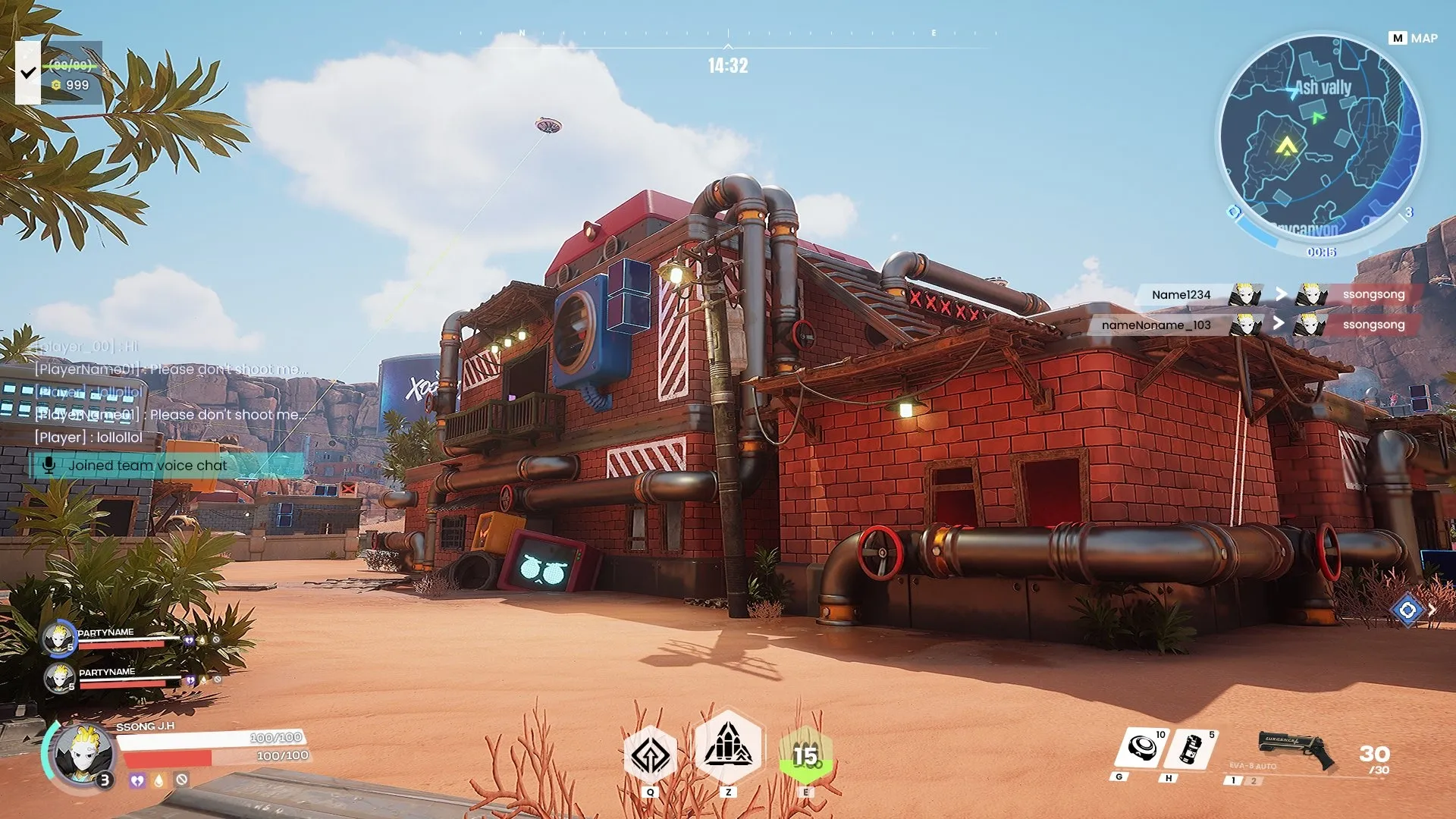
Task: Click the broken heart status icon under SSONG J.H
Action: pyautogui.click(x=137, y=780)
